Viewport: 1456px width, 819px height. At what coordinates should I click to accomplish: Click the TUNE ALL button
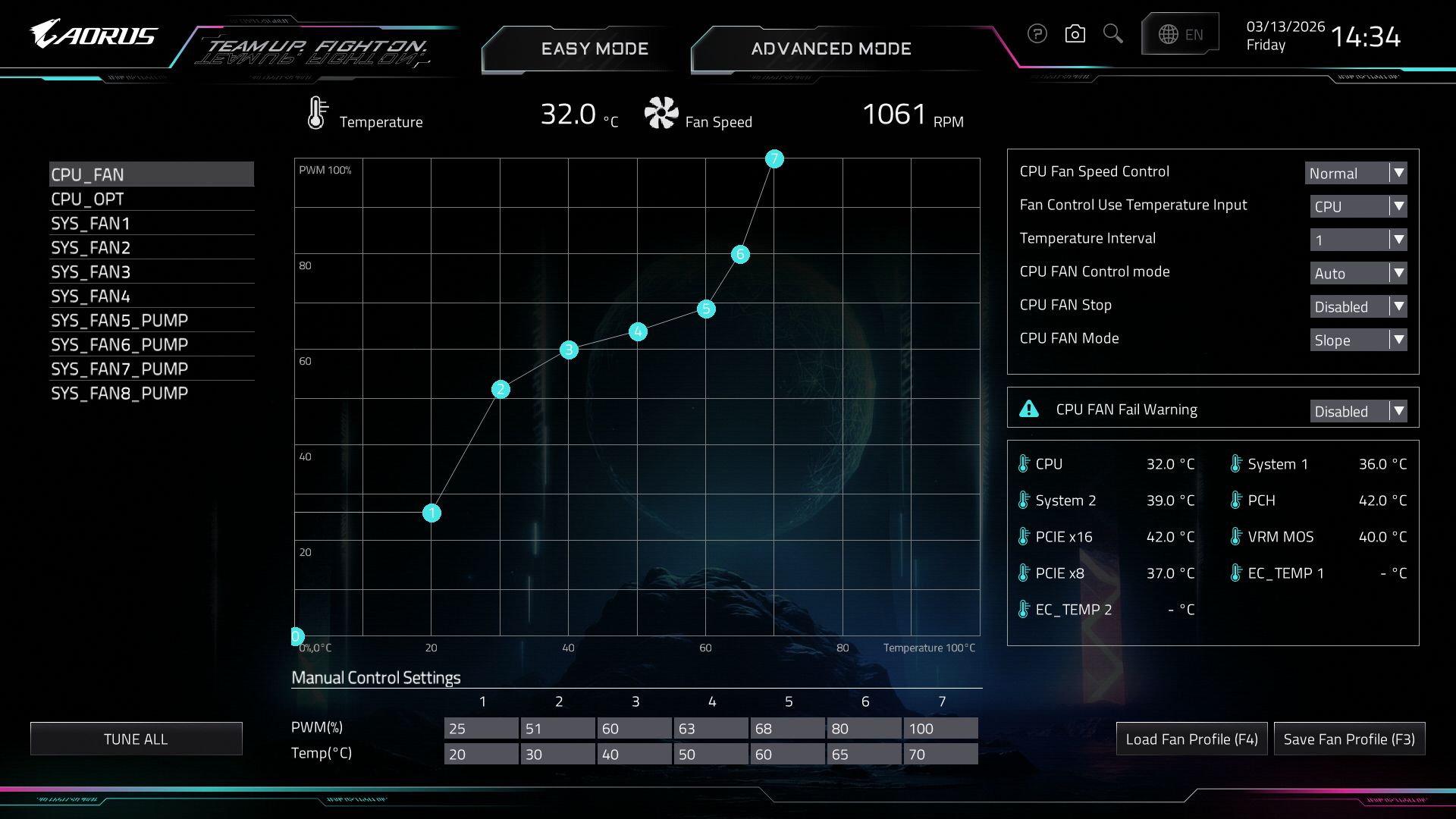tap(136, 739)
